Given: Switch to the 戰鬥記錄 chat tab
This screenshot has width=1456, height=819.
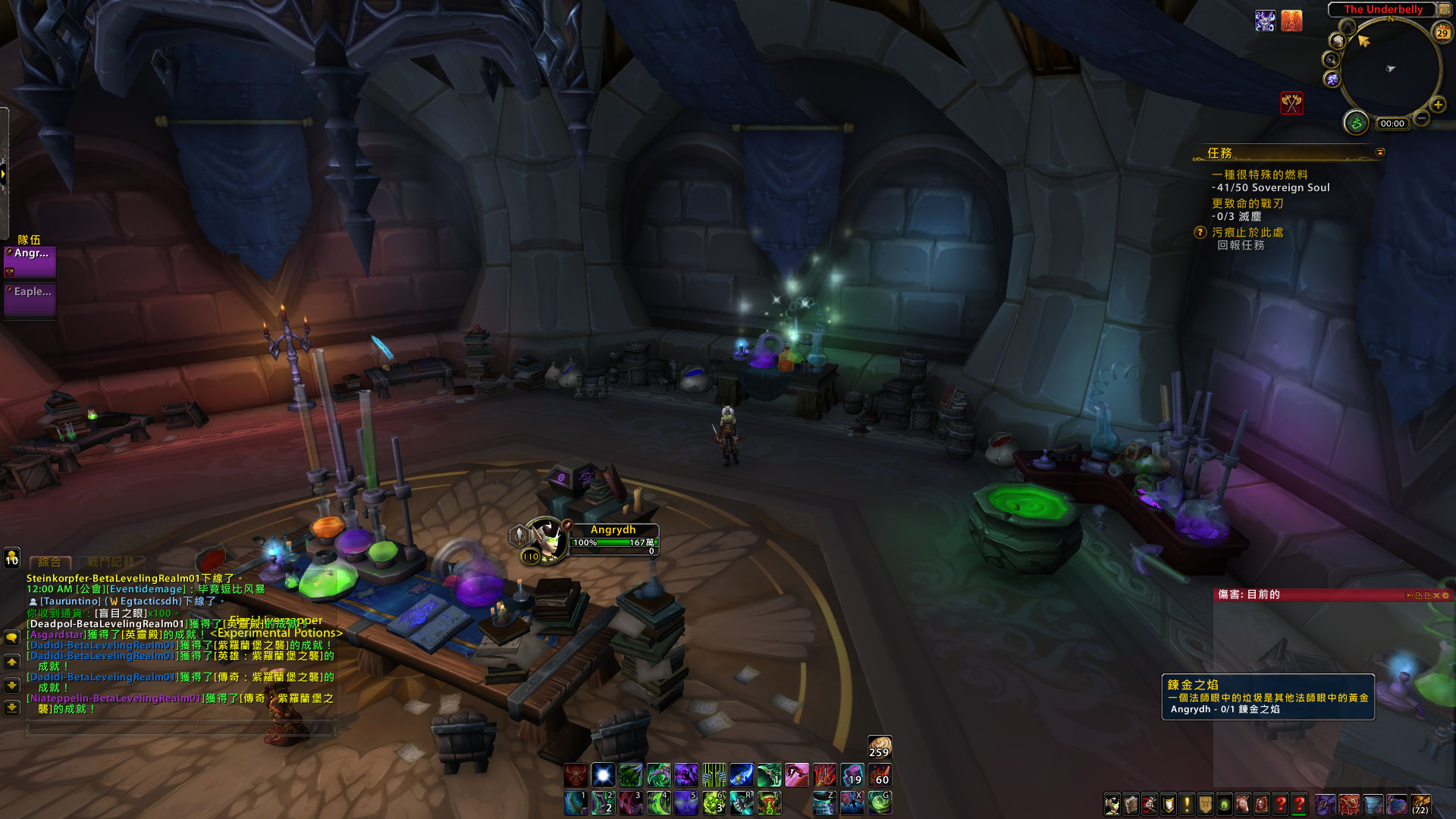Looking at the screenshot, I should (x=111, y=562).
